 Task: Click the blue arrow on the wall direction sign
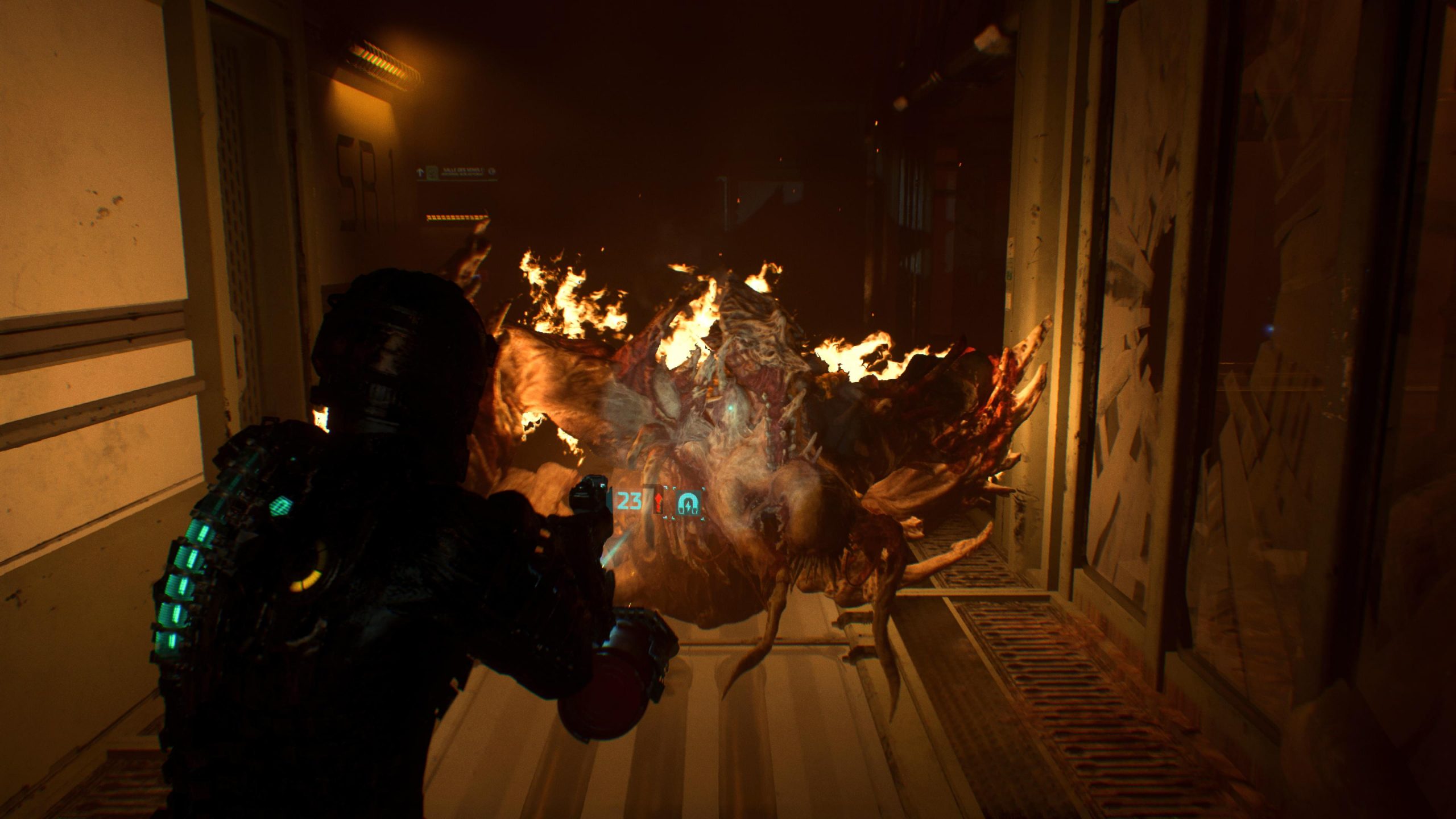coord(421,171)
